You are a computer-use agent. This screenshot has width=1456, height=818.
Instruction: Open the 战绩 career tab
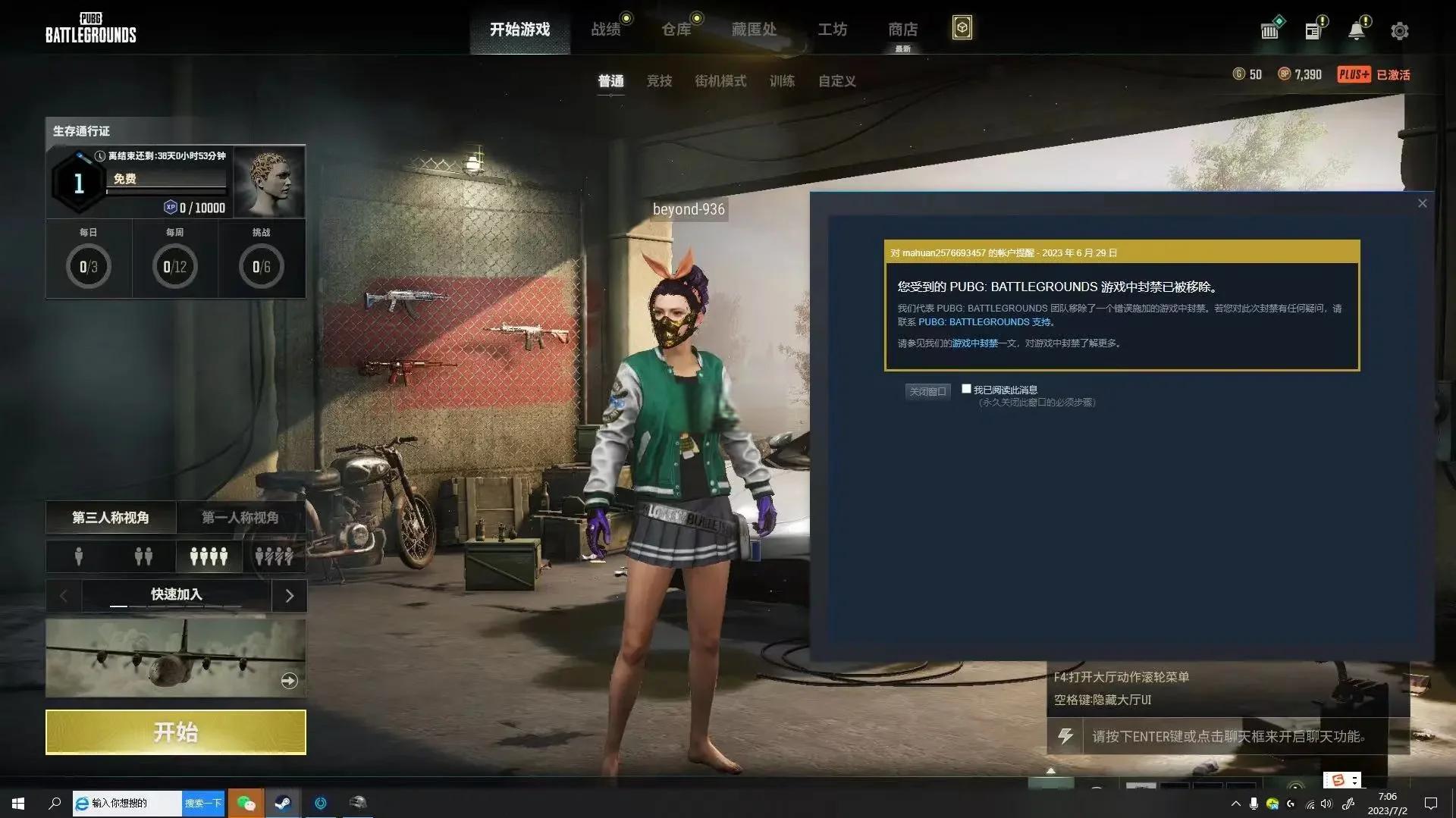(606, 30)
